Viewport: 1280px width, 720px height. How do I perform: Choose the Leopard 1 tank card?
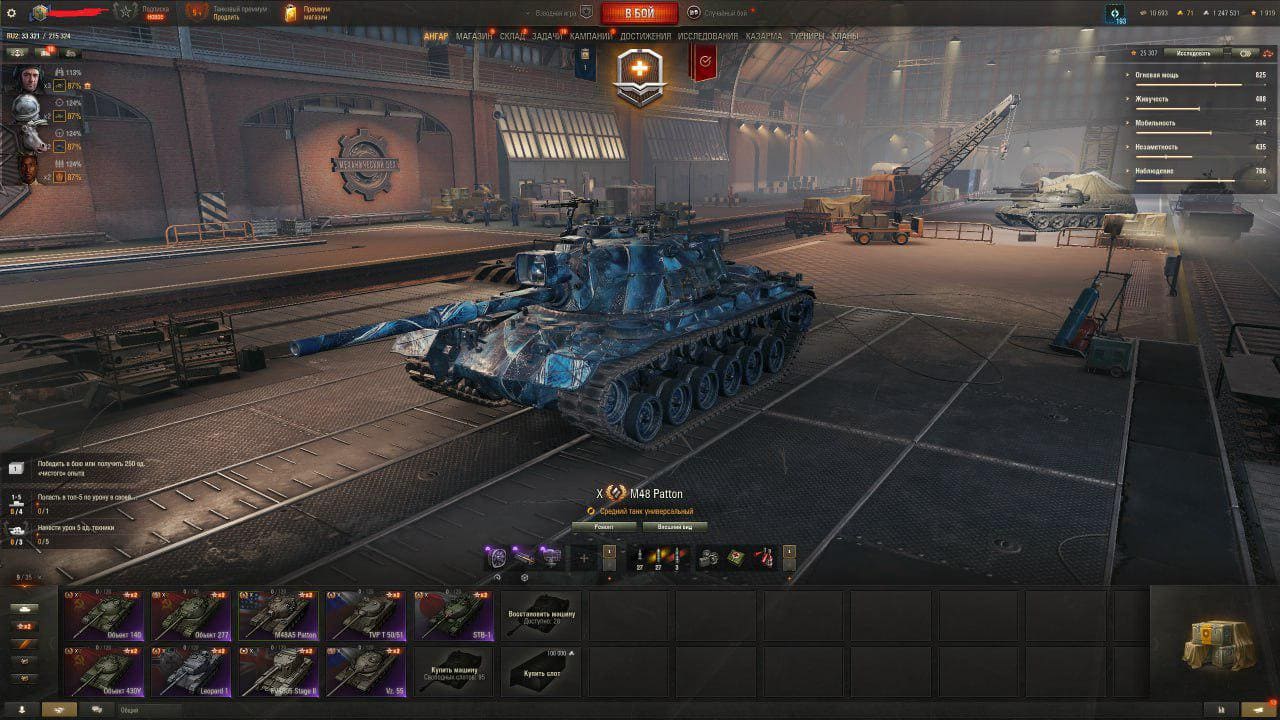coord(191,671)
